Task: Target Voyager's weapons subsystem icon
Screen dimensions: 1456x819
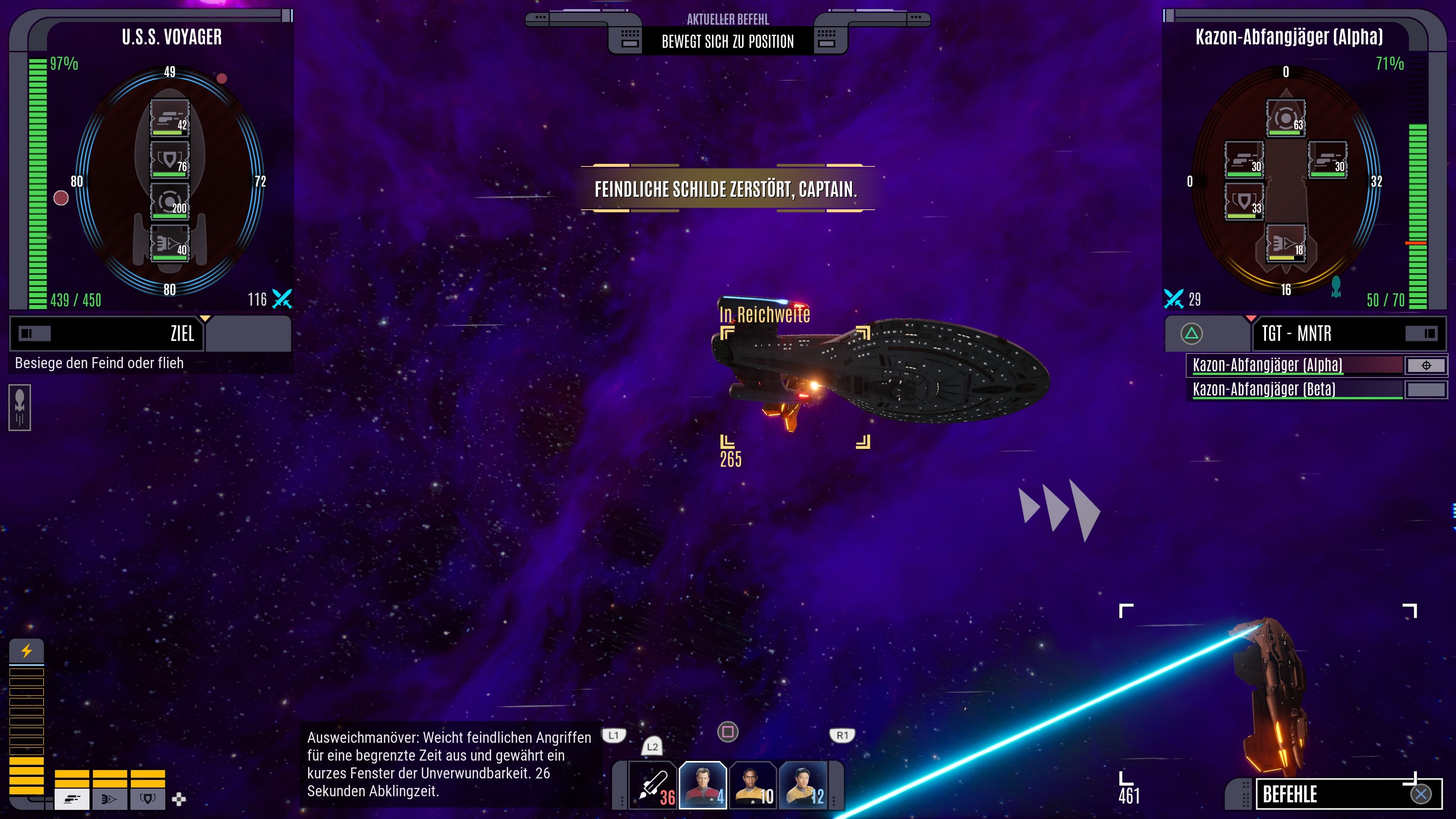Action: (169, 118)
